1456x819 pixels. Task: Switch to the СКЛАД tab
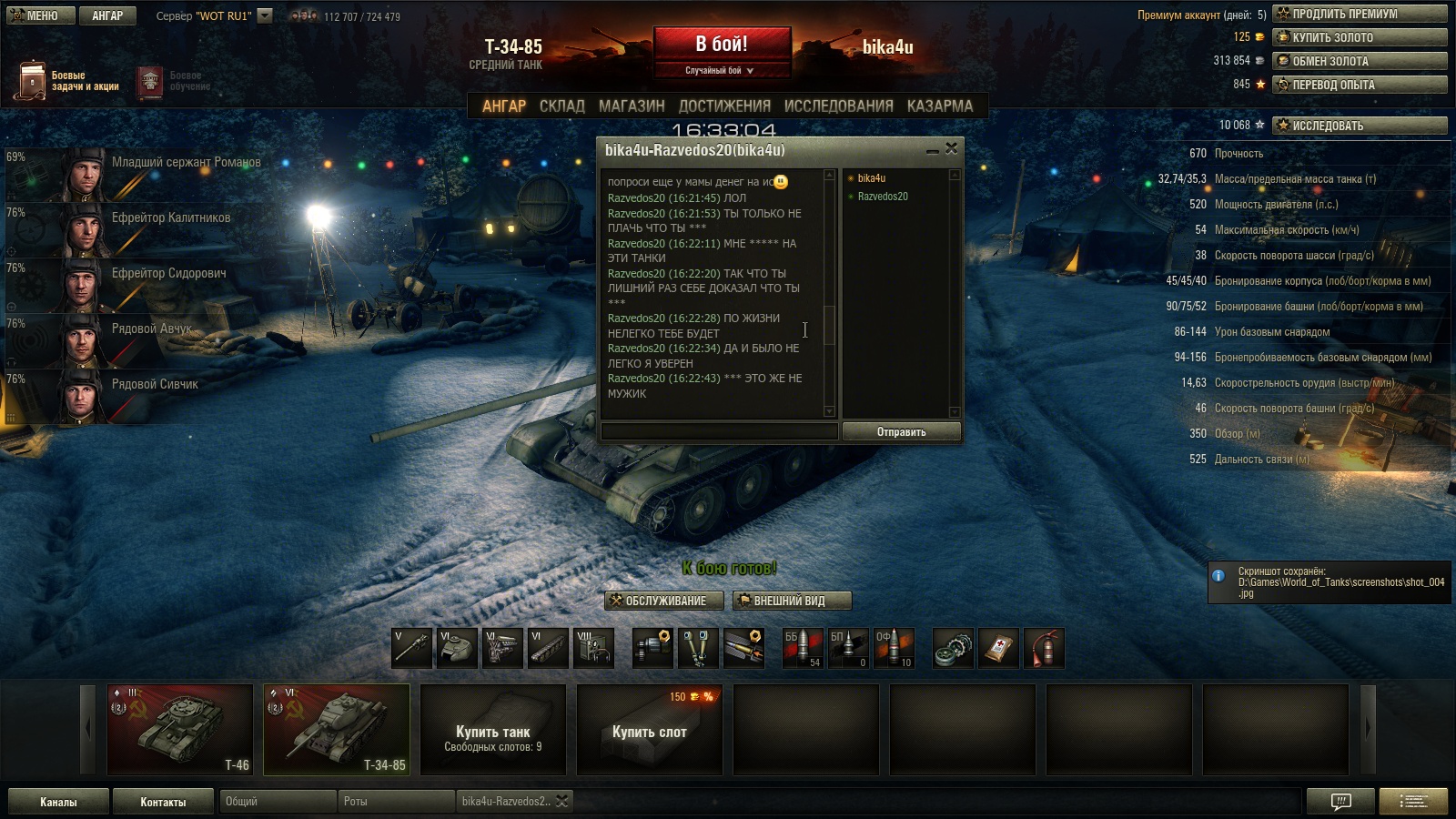[x=561, y=106]
